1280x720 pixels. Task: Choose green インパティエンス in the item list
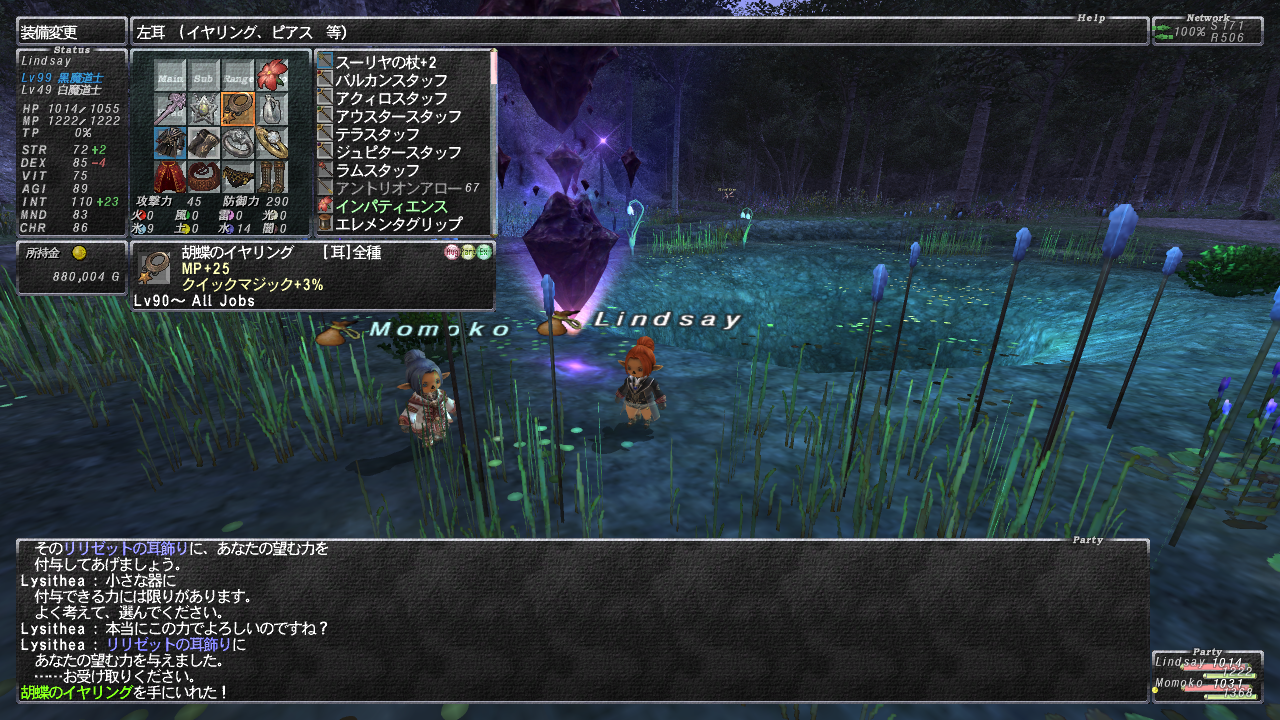391,206
